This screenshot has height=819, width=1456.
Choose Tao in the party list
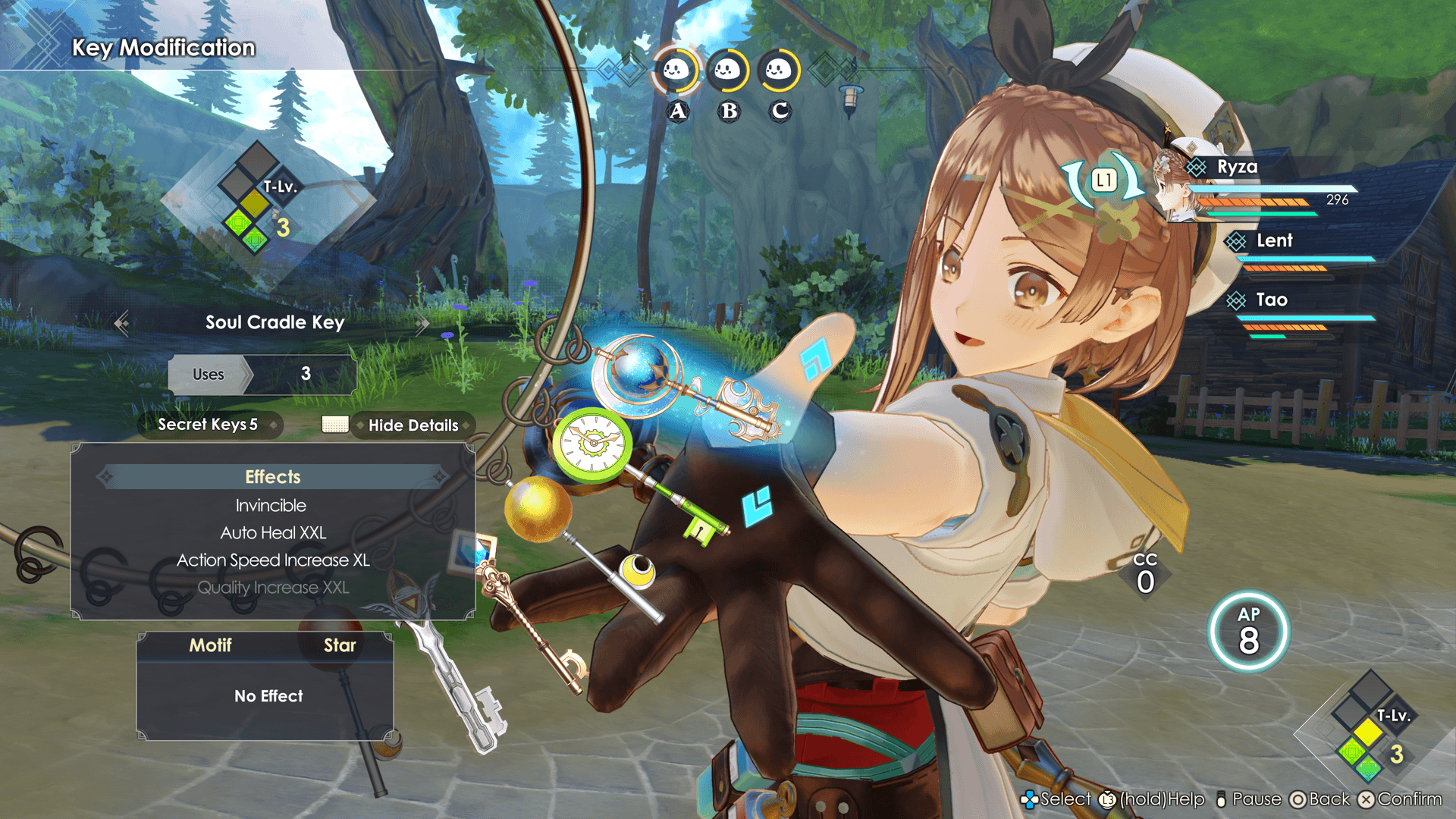point(1272,300)
